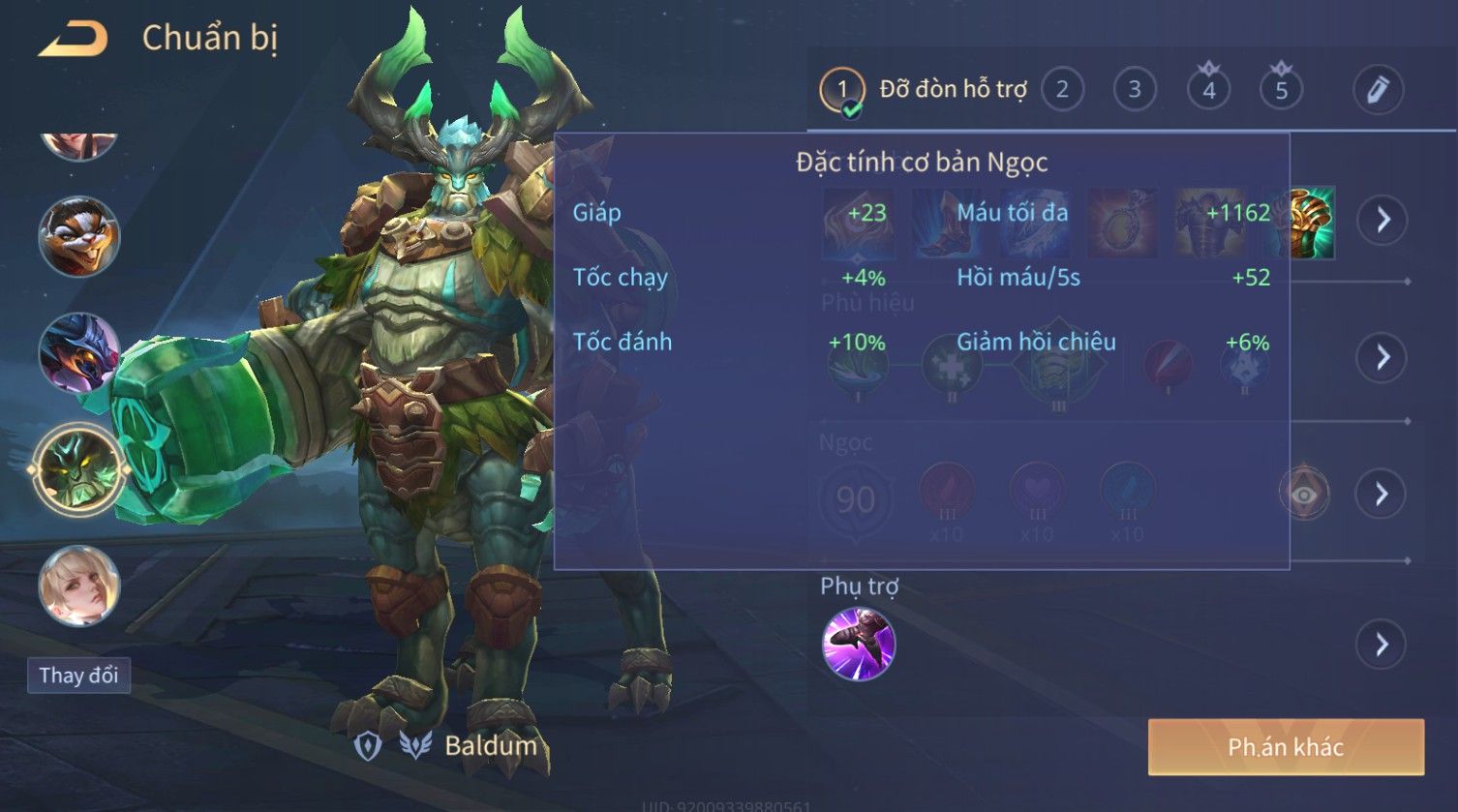Go back using the return arrow
The width and height of the screenshot is (1458, 812).
[x=74, y=39]
